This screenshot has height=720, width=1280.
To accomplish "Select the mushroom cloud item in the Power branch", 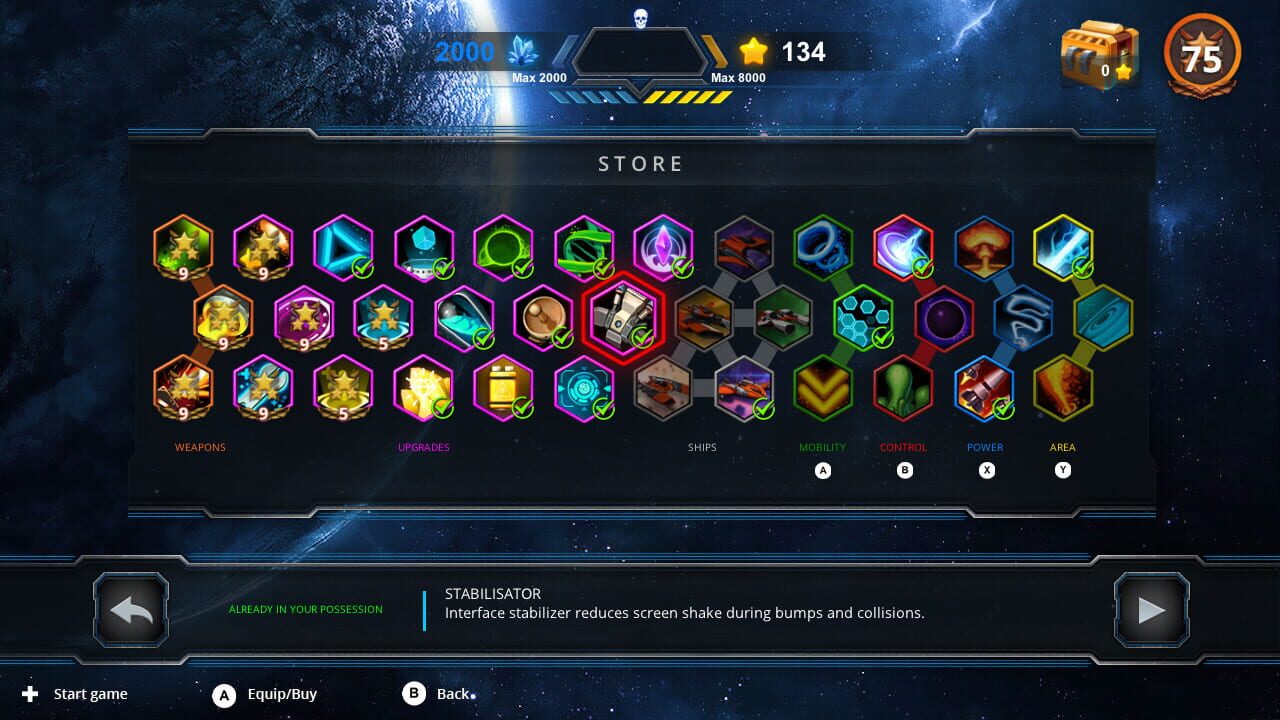I will (x=984, y=247).
